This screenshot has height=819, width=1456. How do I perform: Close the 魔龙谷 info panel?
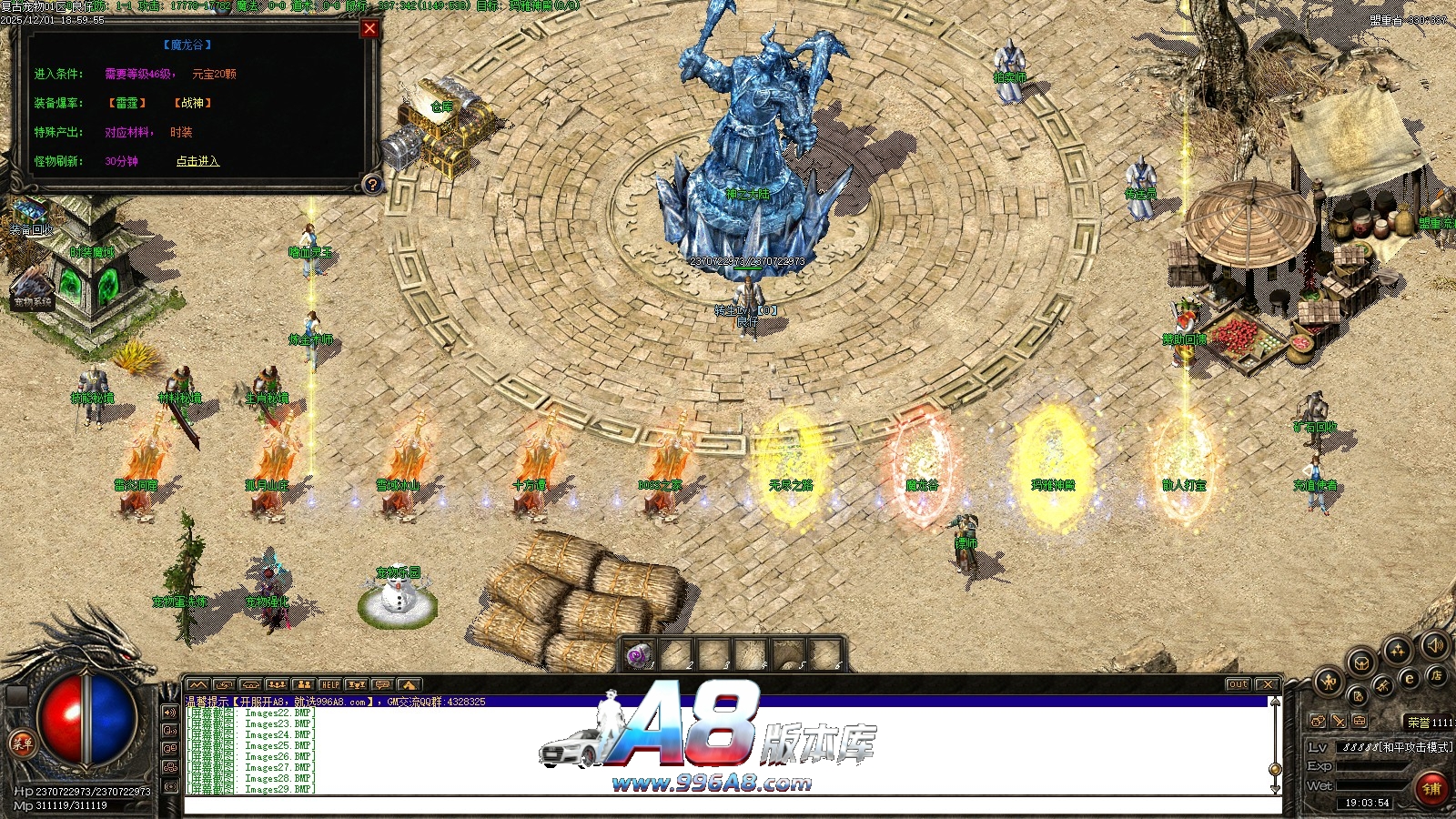pos(369,28)
